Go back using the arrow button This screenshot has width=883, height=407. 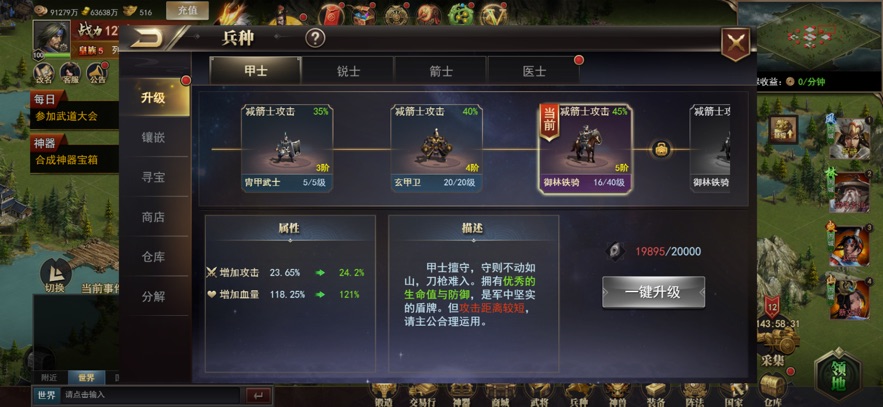[150, 39]
